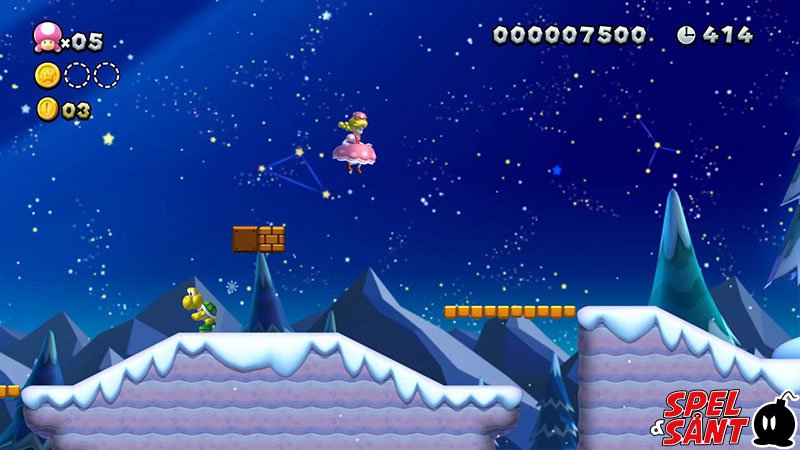
Task: Click the Toadette lives icon
Action: [46, 38]
